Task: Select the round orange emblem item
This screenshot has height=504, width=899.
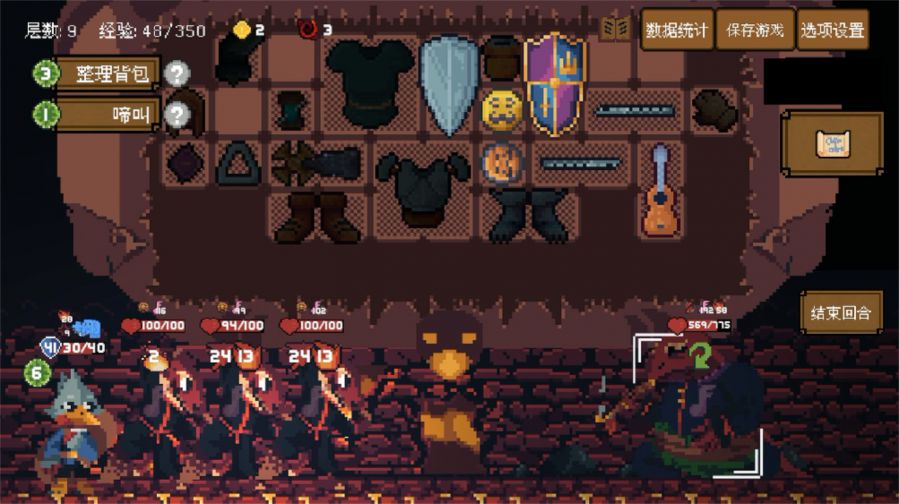Action: pyautogui.click(x=502, y=162)
